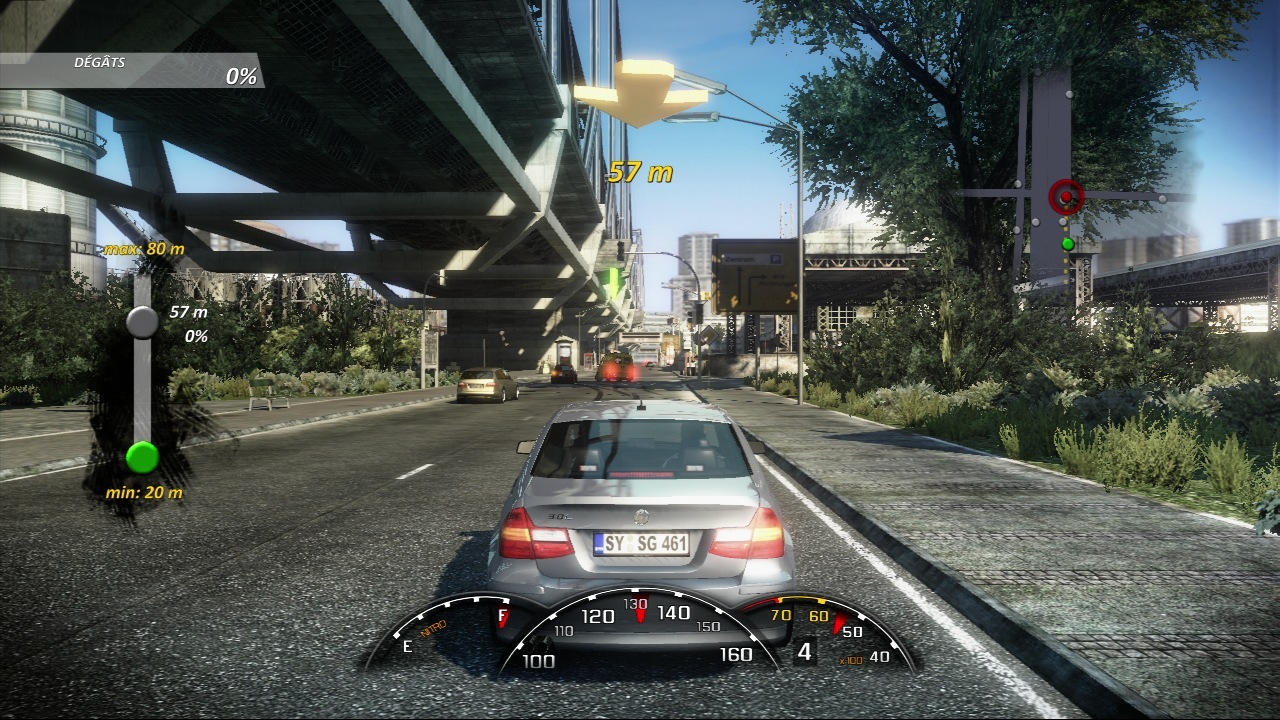The height and width of the screenshot is (720, 1280).
Task: Click the grey knob on the distance gauge
Action: (142, 321)
